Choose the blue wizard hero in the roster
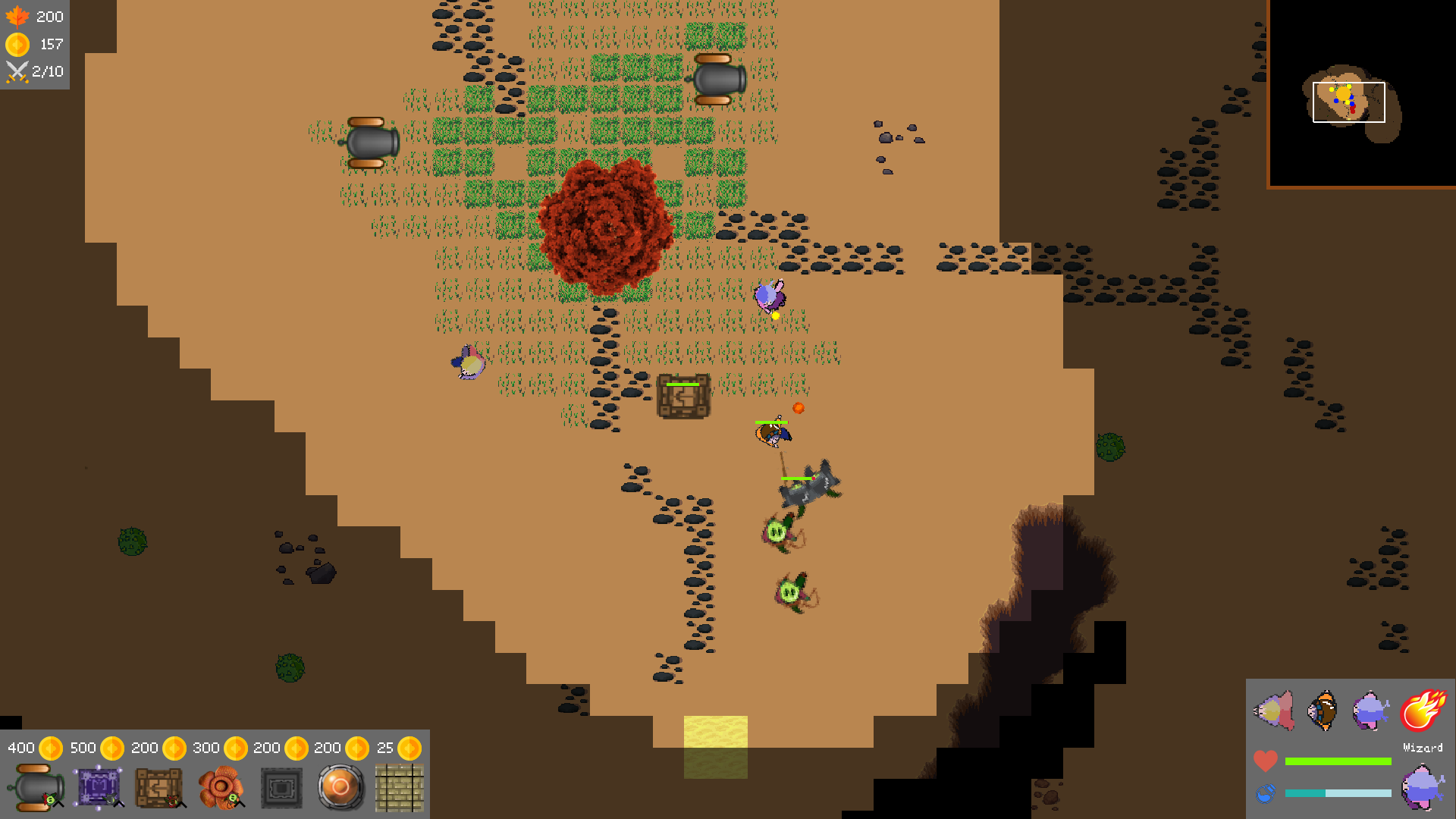1456x819 pixels. (1371, 711)
